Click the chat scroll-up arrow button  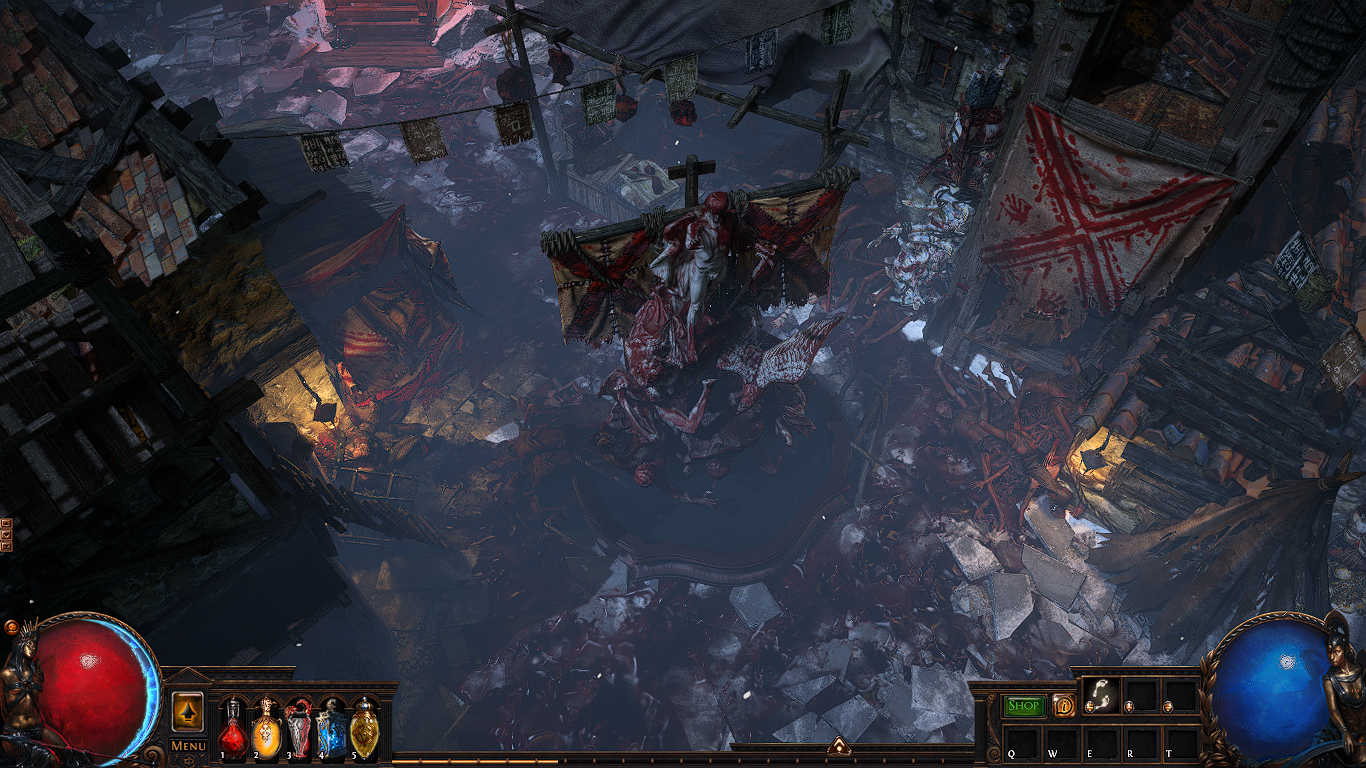[x=6, y=523]
